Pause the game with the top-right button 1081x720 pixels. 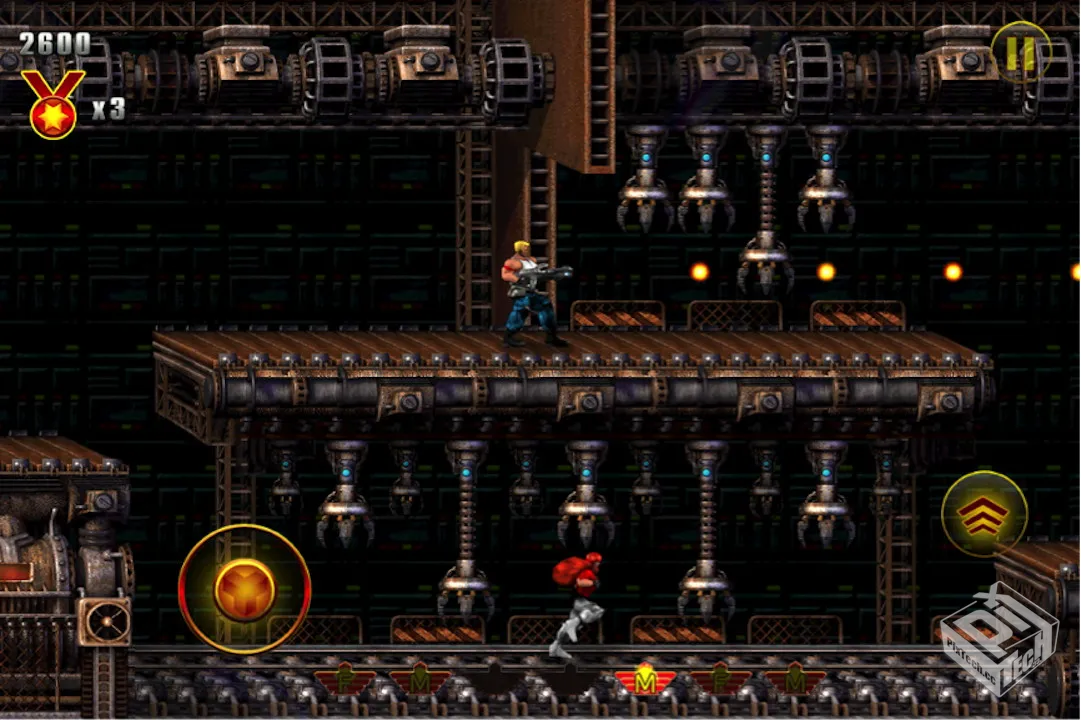1021,53
